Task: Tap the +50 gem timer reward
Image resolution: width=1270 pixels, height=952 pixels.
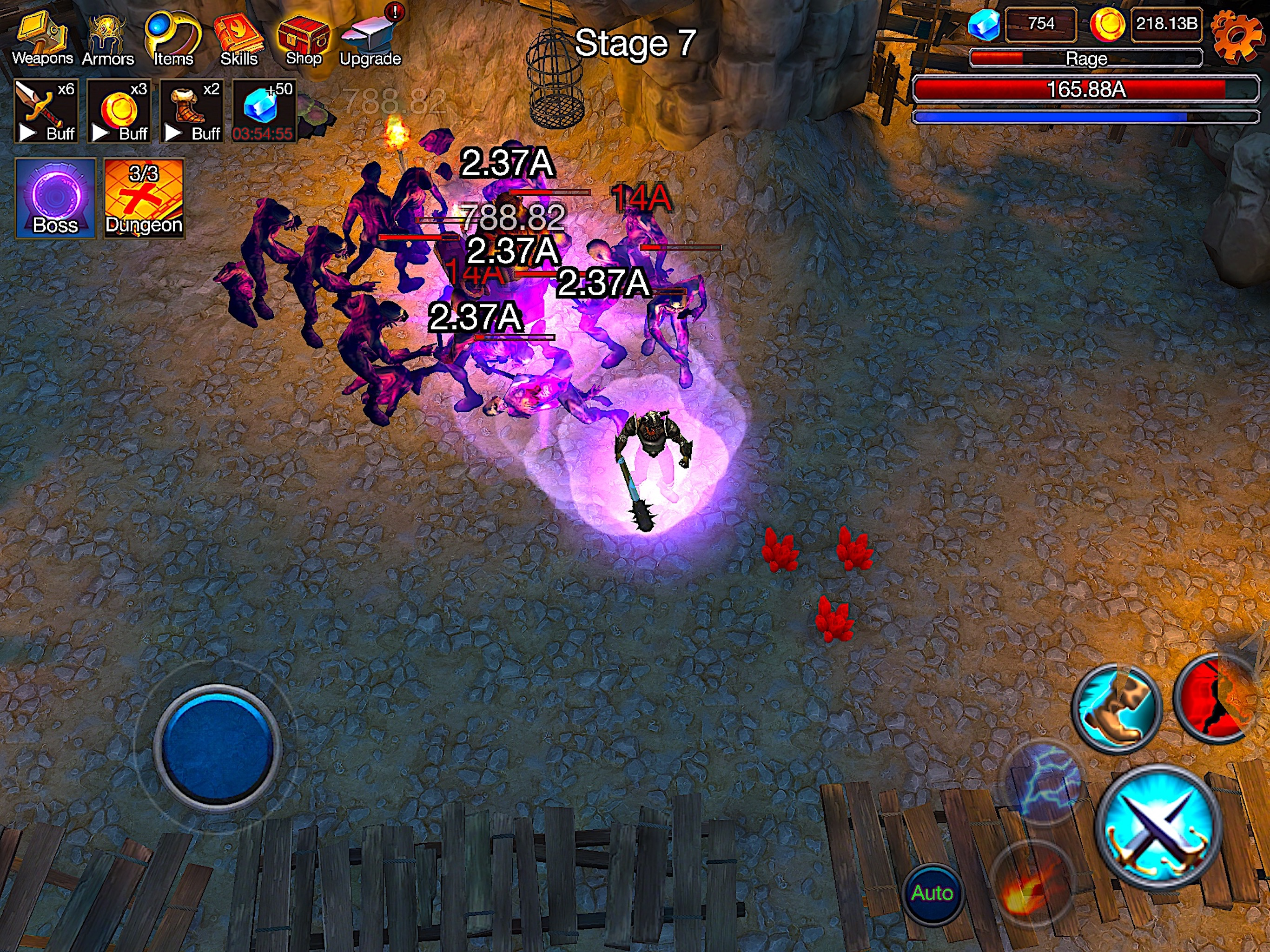Action: 264,111
